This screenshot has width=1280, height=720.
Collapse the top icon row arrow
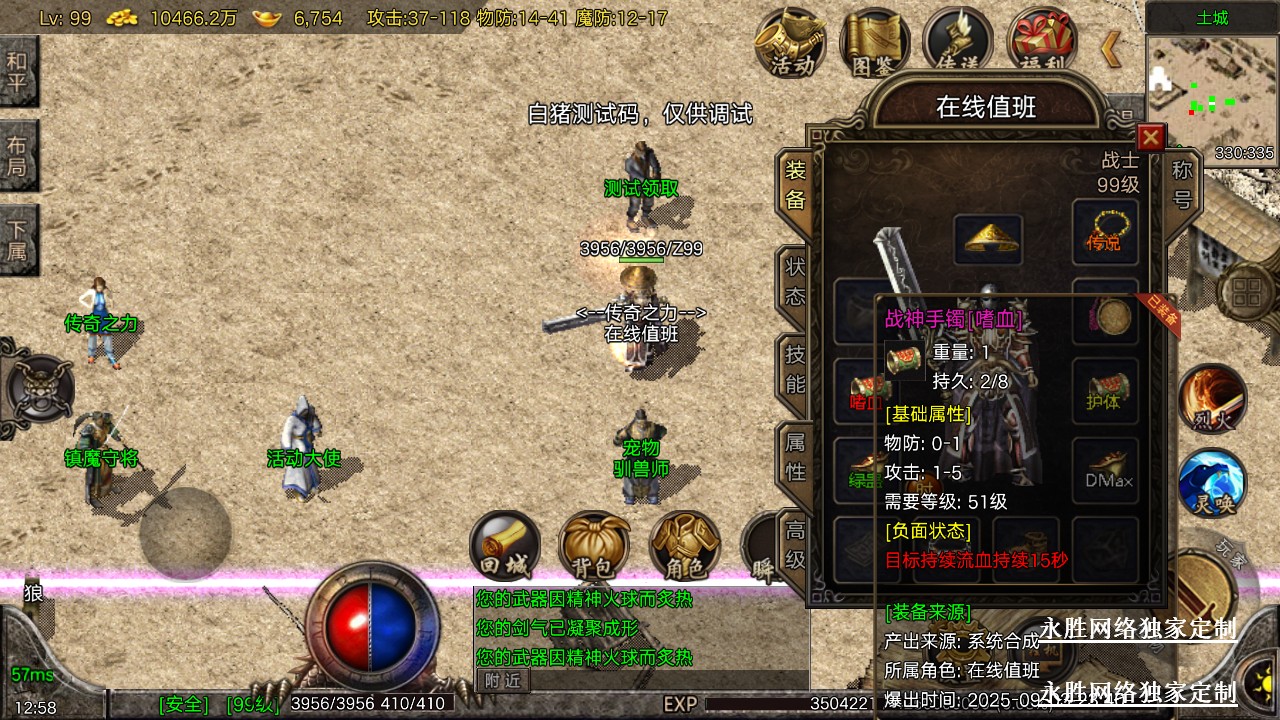[x=1110, y=47]
